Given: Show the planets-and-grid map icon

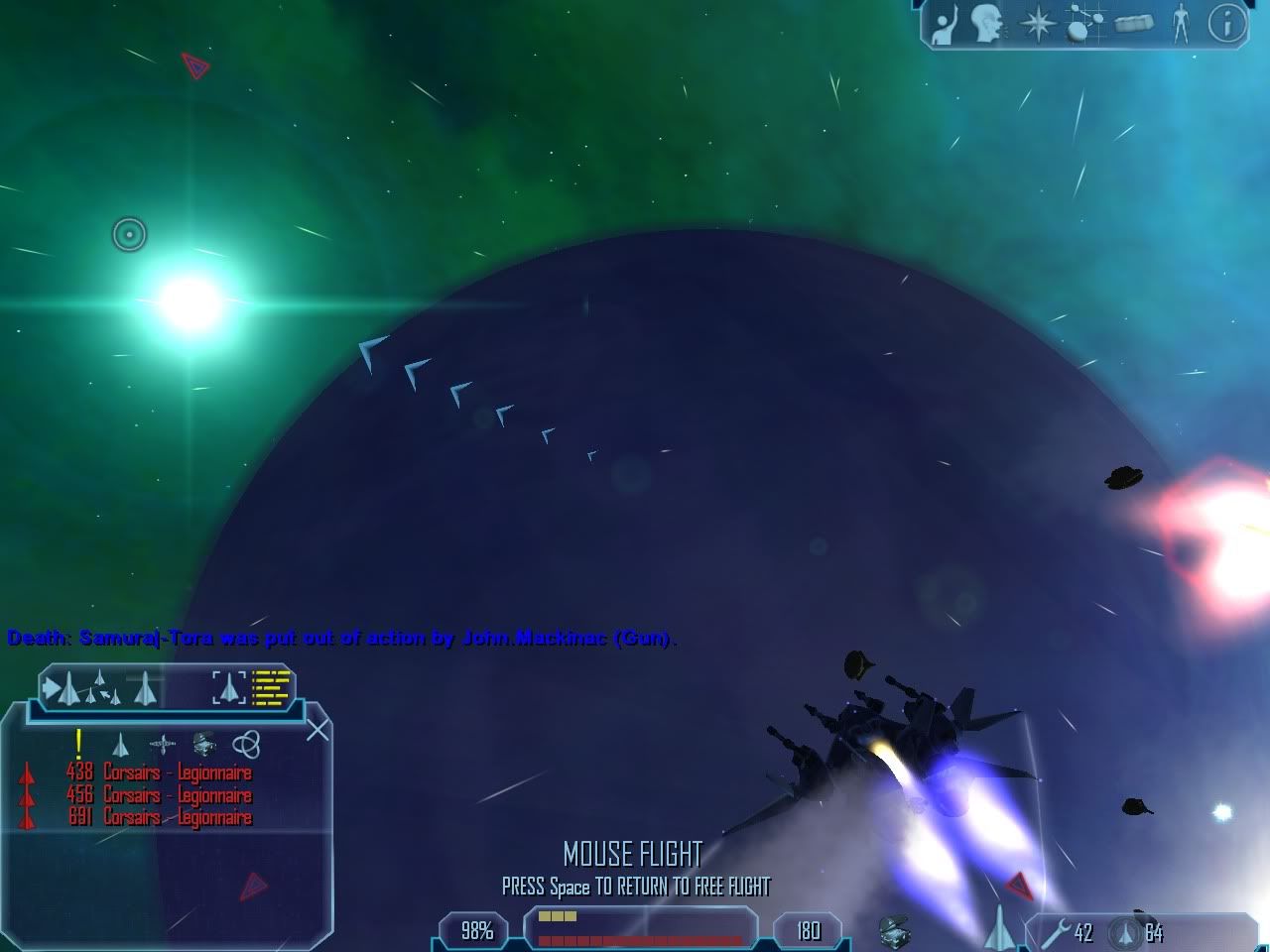Looking at the screenshot, I should click(1085, 24).
